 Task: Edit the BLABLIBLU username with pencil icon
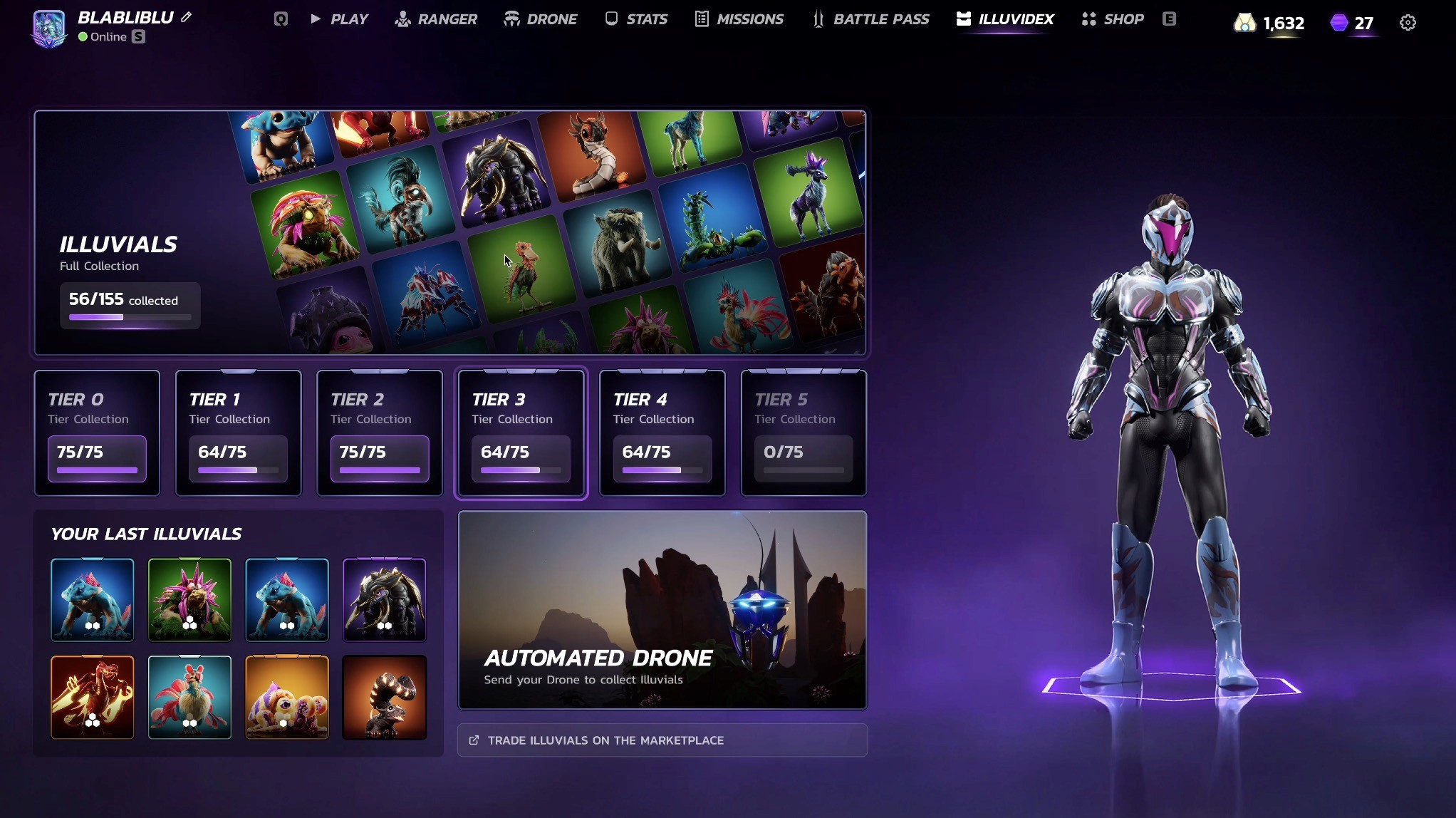tap(187, 17)
